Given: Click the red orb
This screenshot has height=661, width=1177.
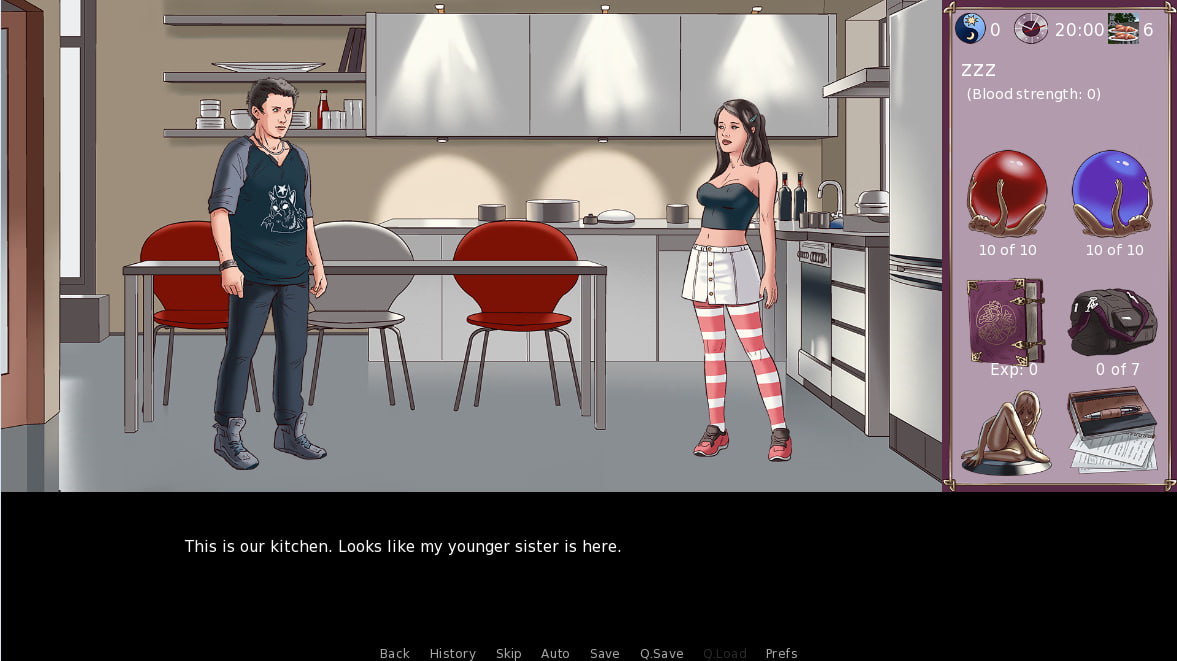Looking at the screenshot, I should (x=1007, y=193).
